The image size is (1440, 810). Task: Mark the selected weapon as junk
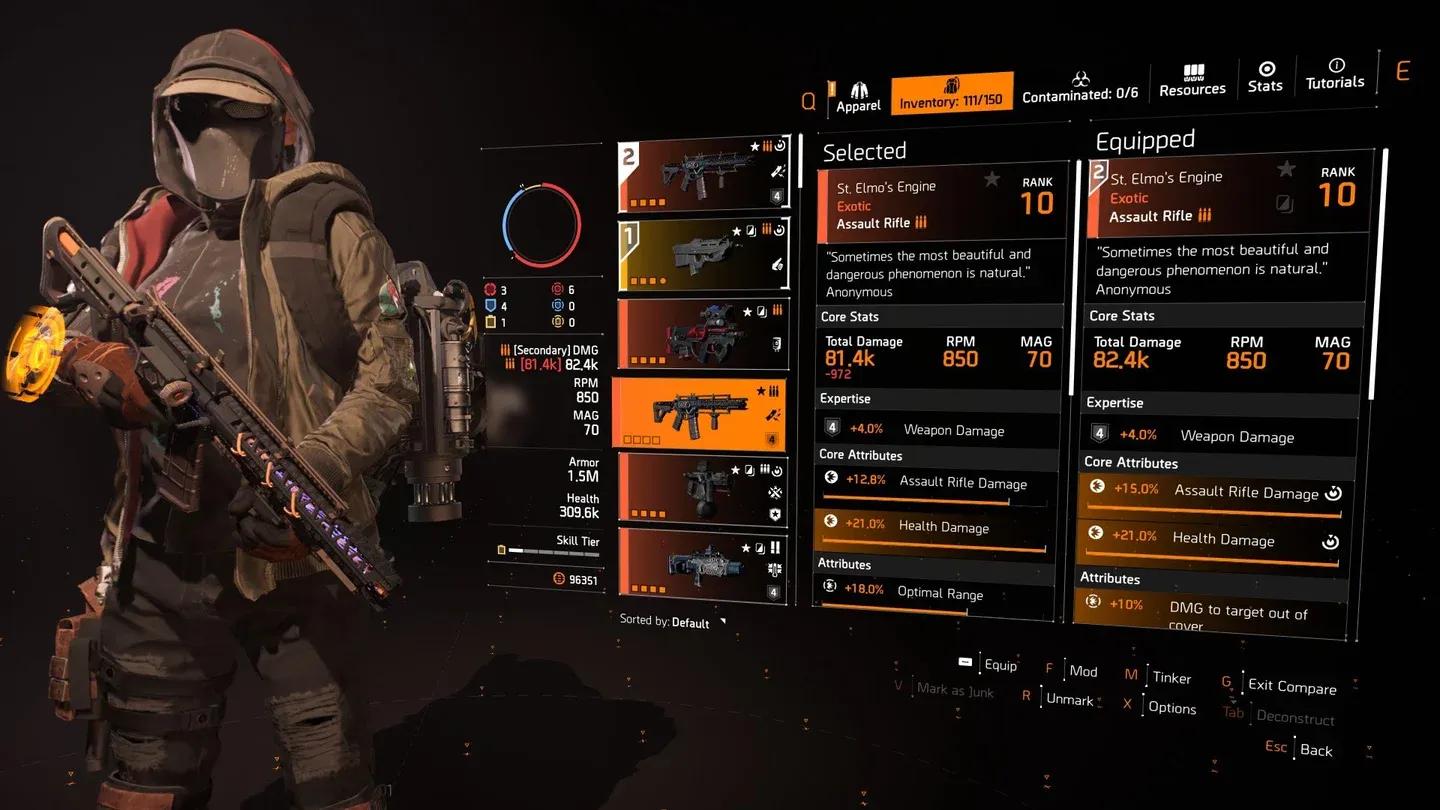pyautogui.click(x=954, y=689)
